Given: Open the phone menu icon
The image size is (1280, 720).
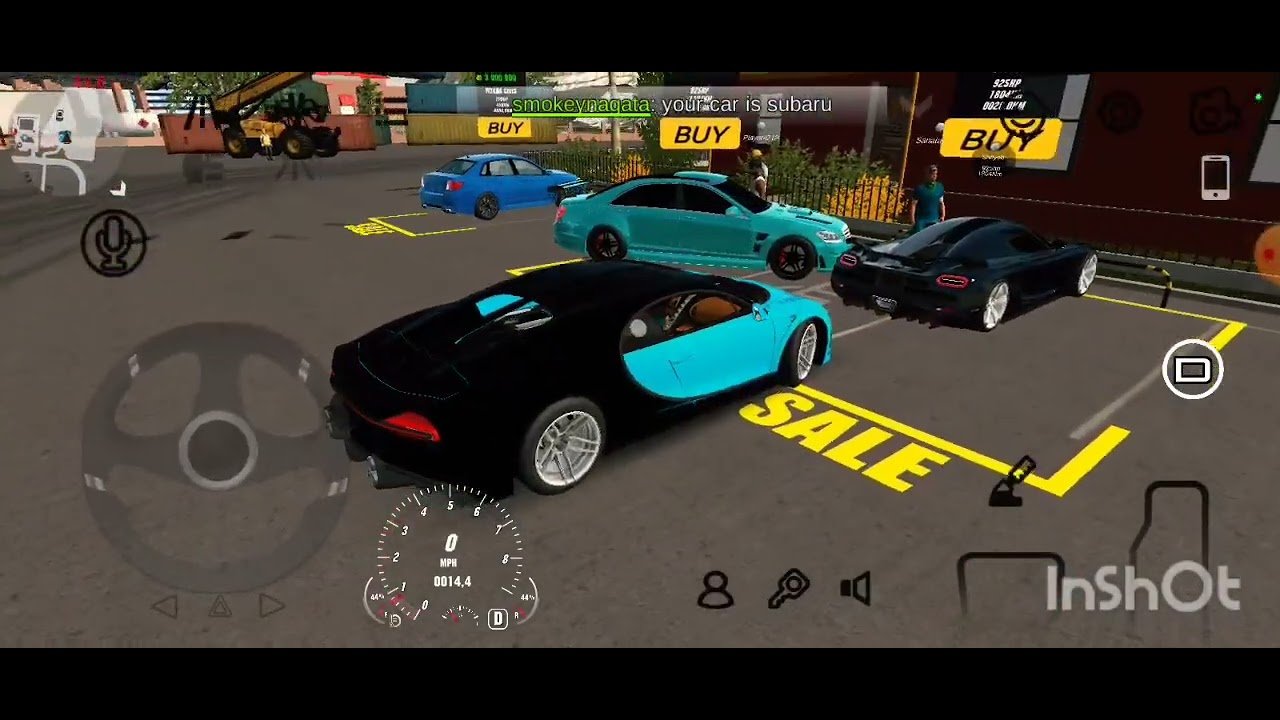Looking at the screenshot, I should pos(1215,178).
